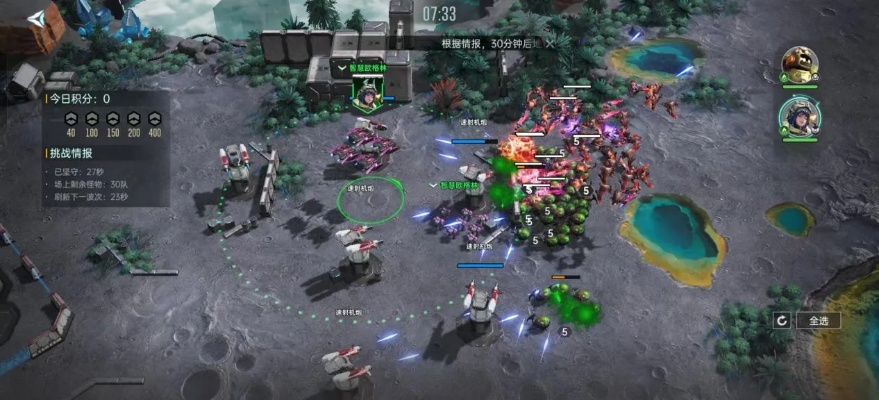Image resolution: width=879 pixels, height=400 pixels.
Task: Choose the goggled female hero portrait
Action: 798,116
